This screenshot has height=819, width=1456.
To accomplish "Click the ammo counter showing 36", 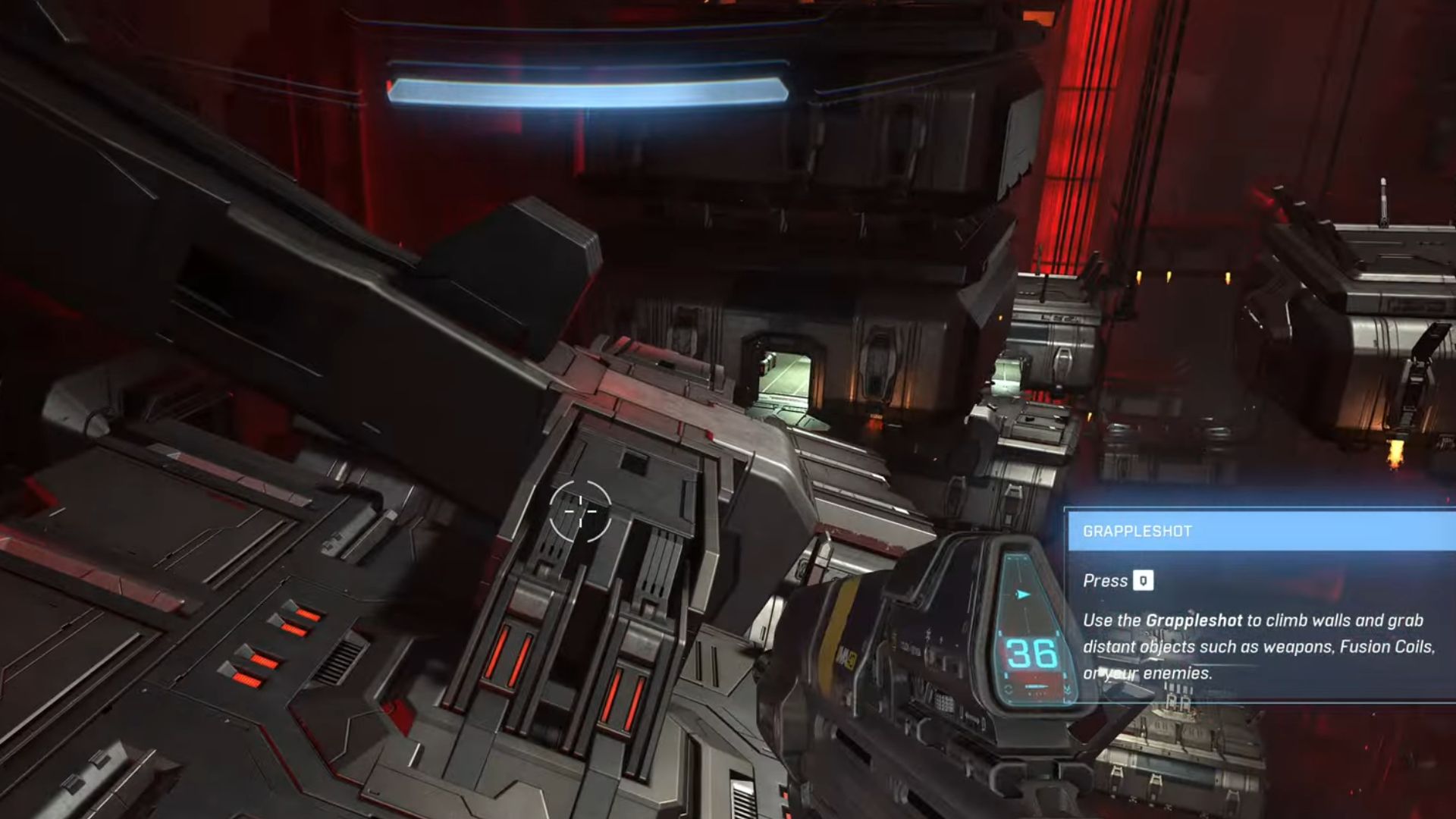I will tap(1031, 653).
